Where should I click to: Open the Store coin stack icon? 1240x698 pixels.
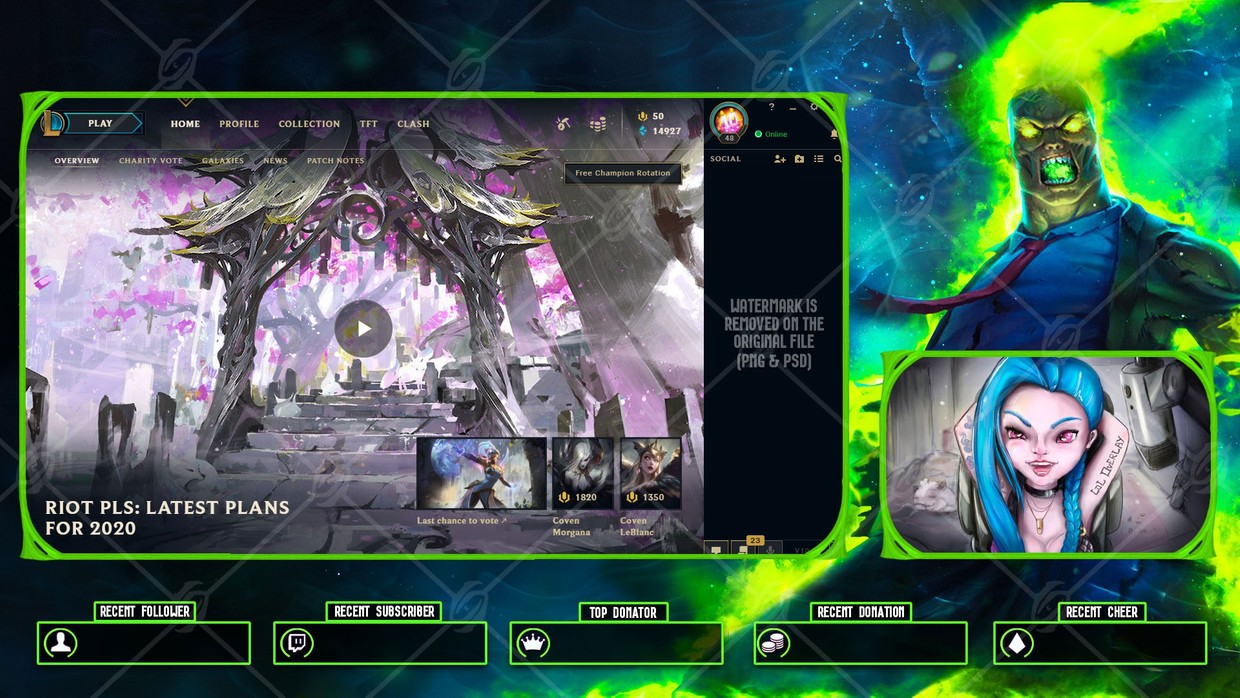(x=598, y=124)
